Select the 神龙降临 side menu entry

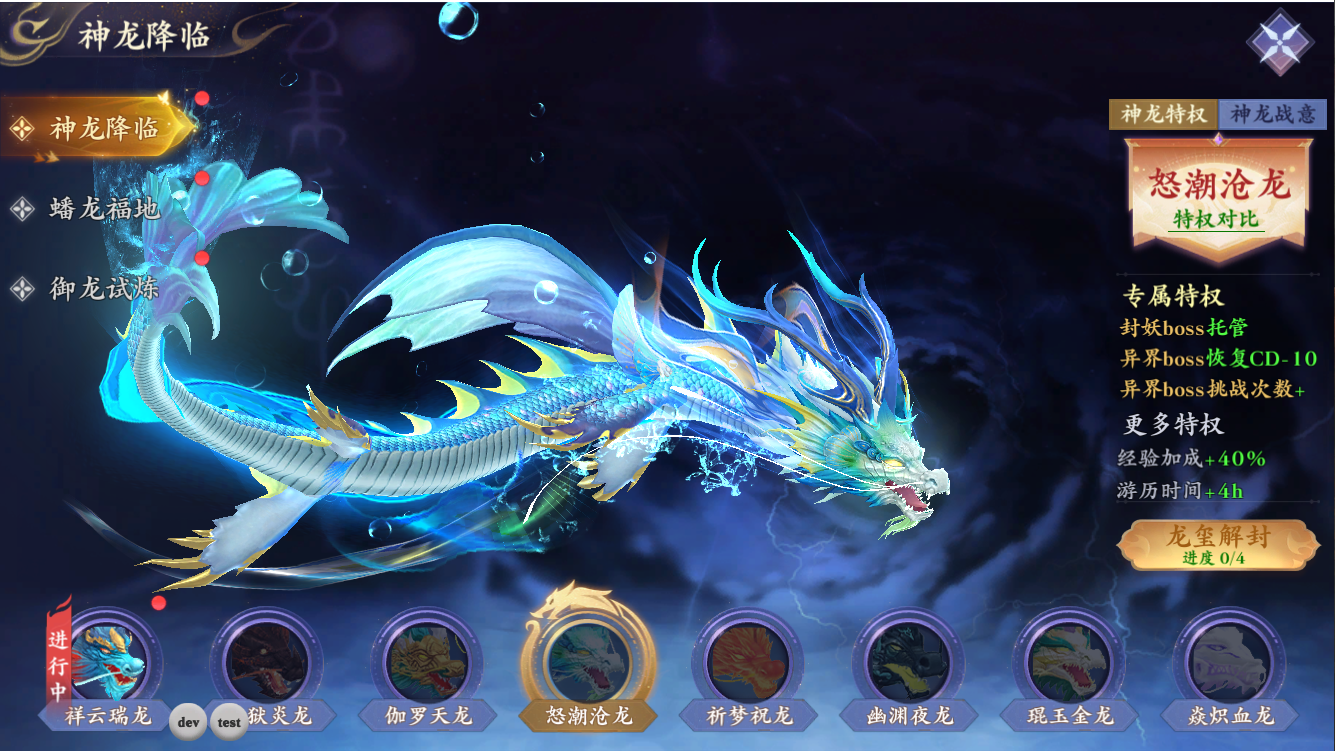point(100,128)
